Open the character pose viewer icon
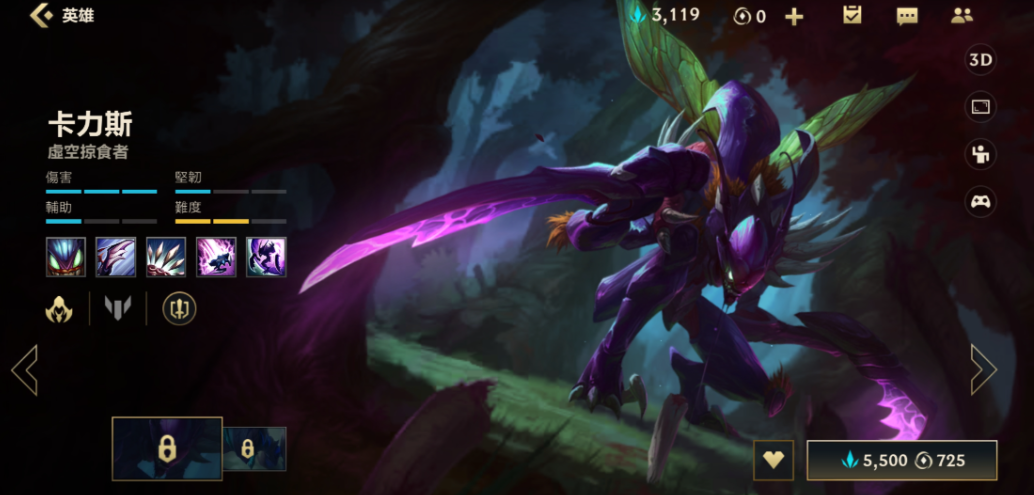Viewport: 1034px width, 495px height. point(980,154)
